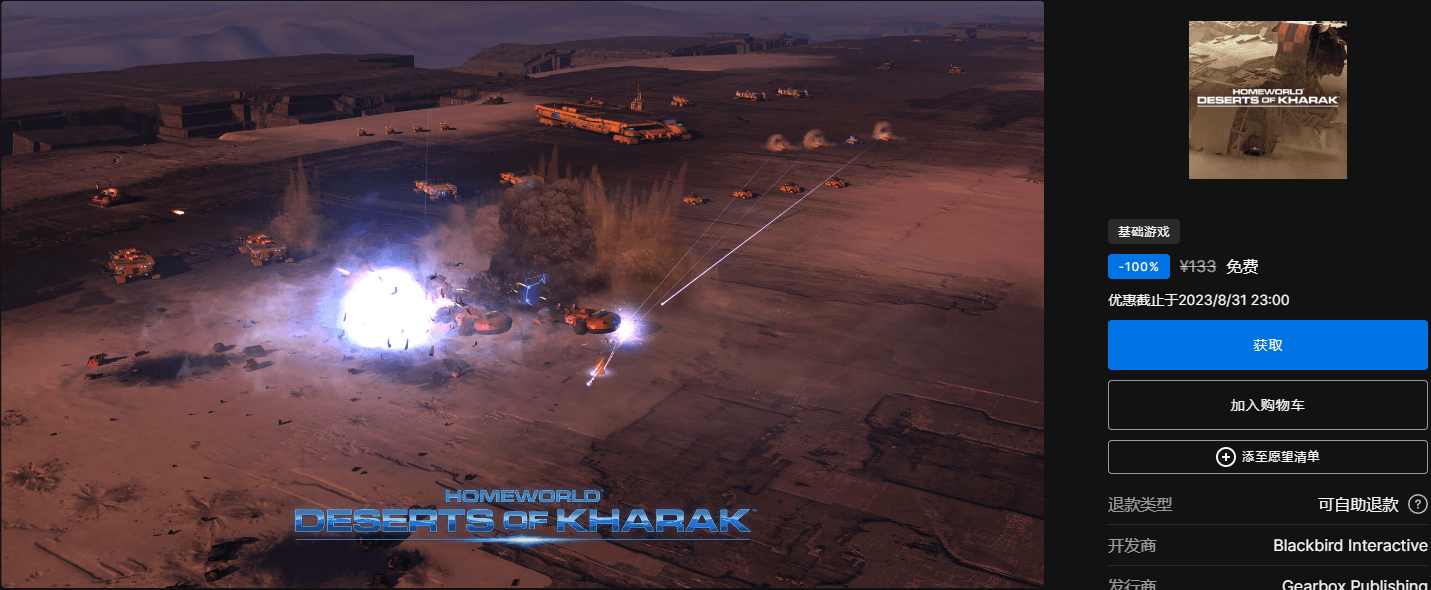1431x590 pixels.
Task: Click the blue 获取 button
Action: coord(1267,345)
